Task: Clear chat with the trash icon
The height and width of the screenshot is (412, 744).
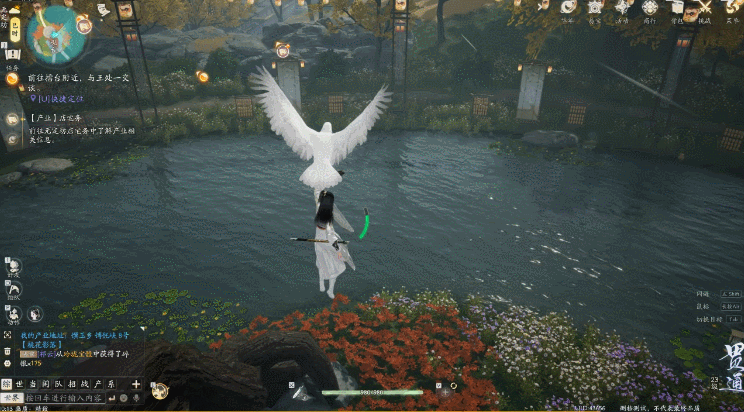Action: [9, 352]
